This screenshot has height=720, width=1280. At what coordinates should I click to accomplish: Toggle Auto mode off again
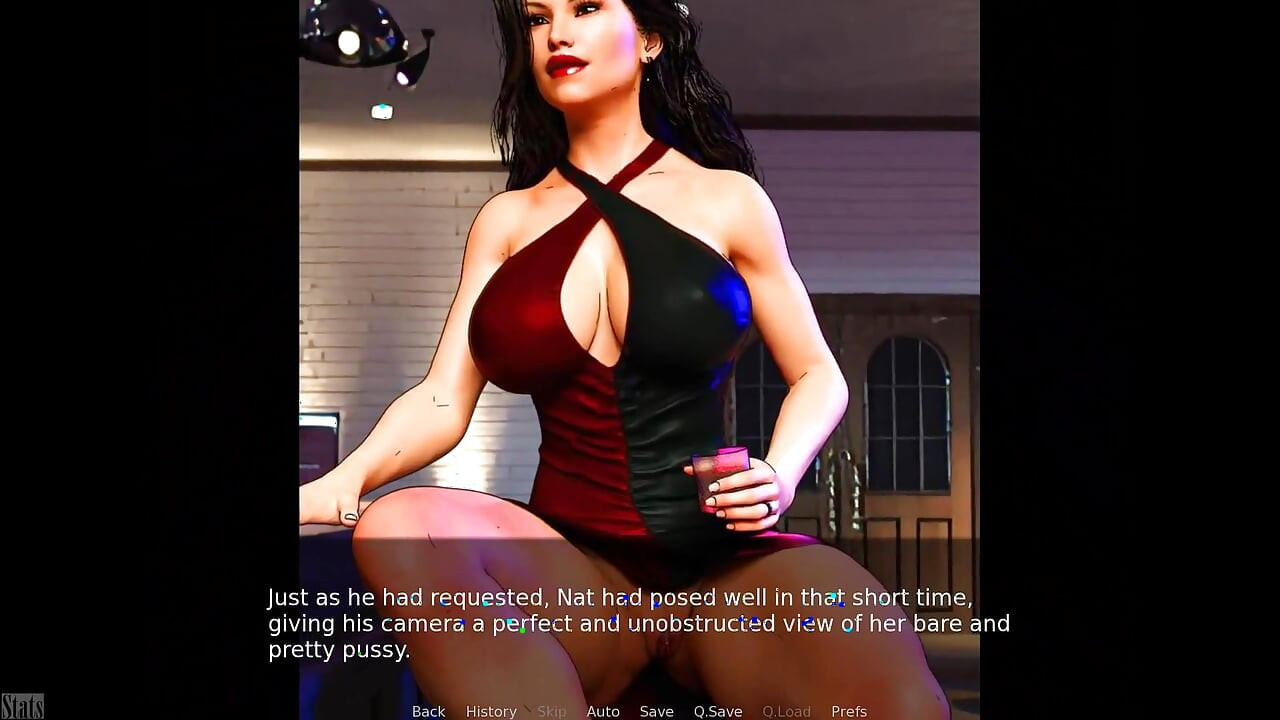pyautogui.click(x=603, y=711)
